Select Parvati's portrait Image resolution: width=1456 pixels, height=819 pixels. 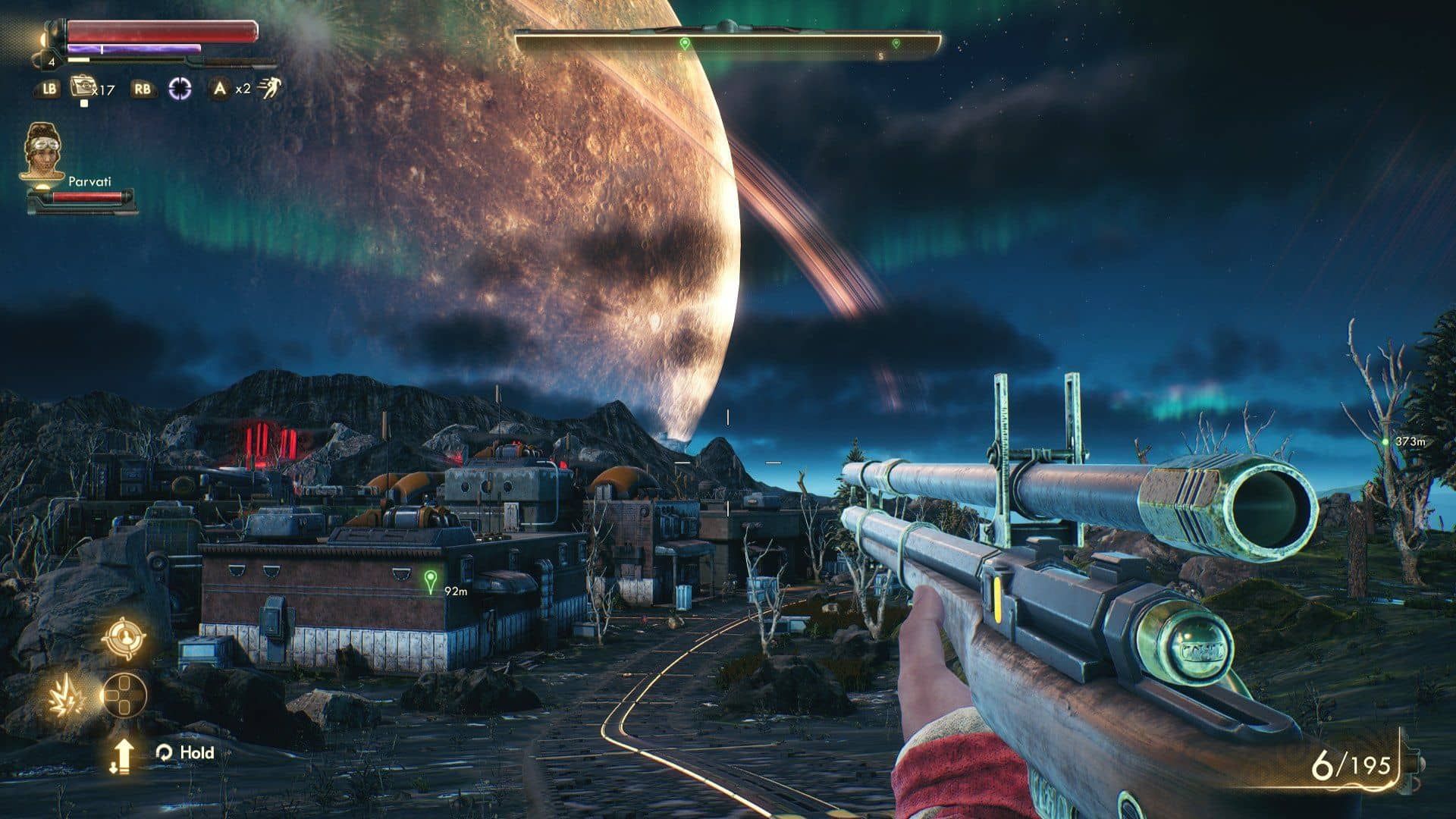43,150
